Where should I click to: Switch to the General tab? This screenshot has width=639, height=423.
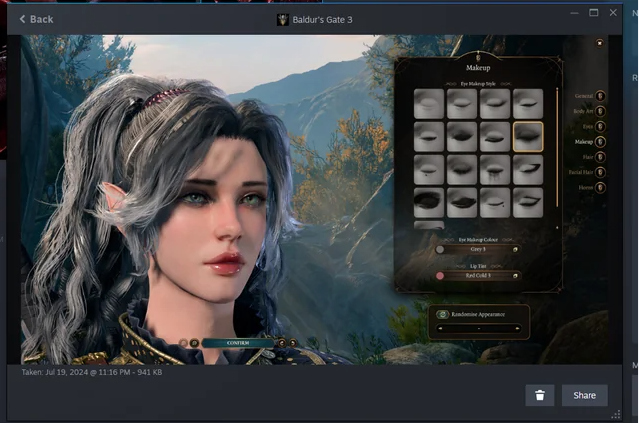click(x=600, y=96)
